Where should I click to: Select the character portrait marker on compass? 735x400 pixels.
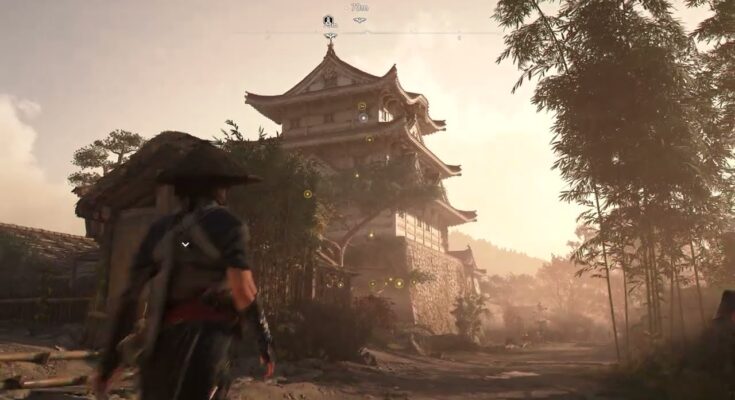pos(329,20)
